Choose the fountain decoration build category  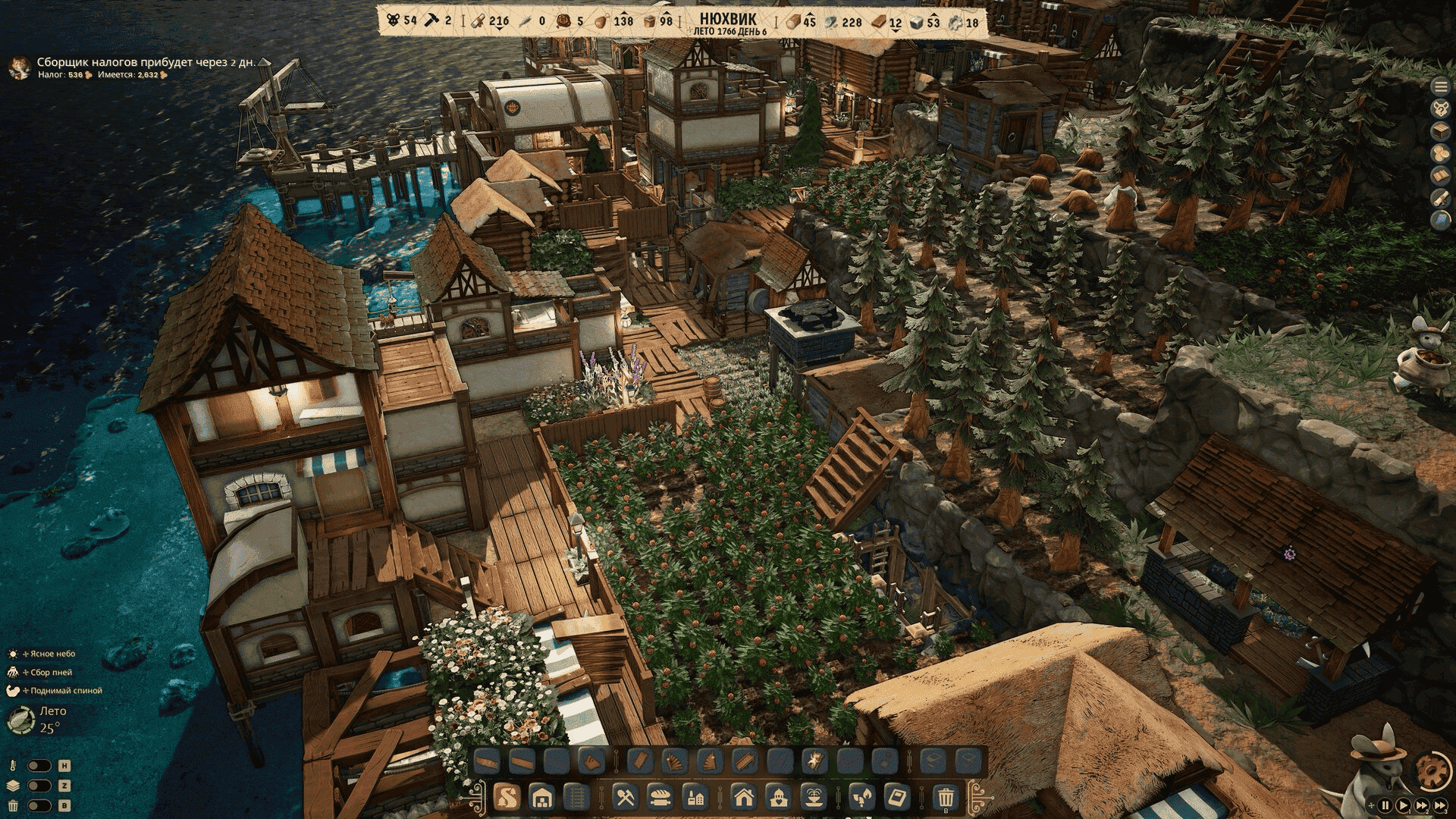[814, 797]
